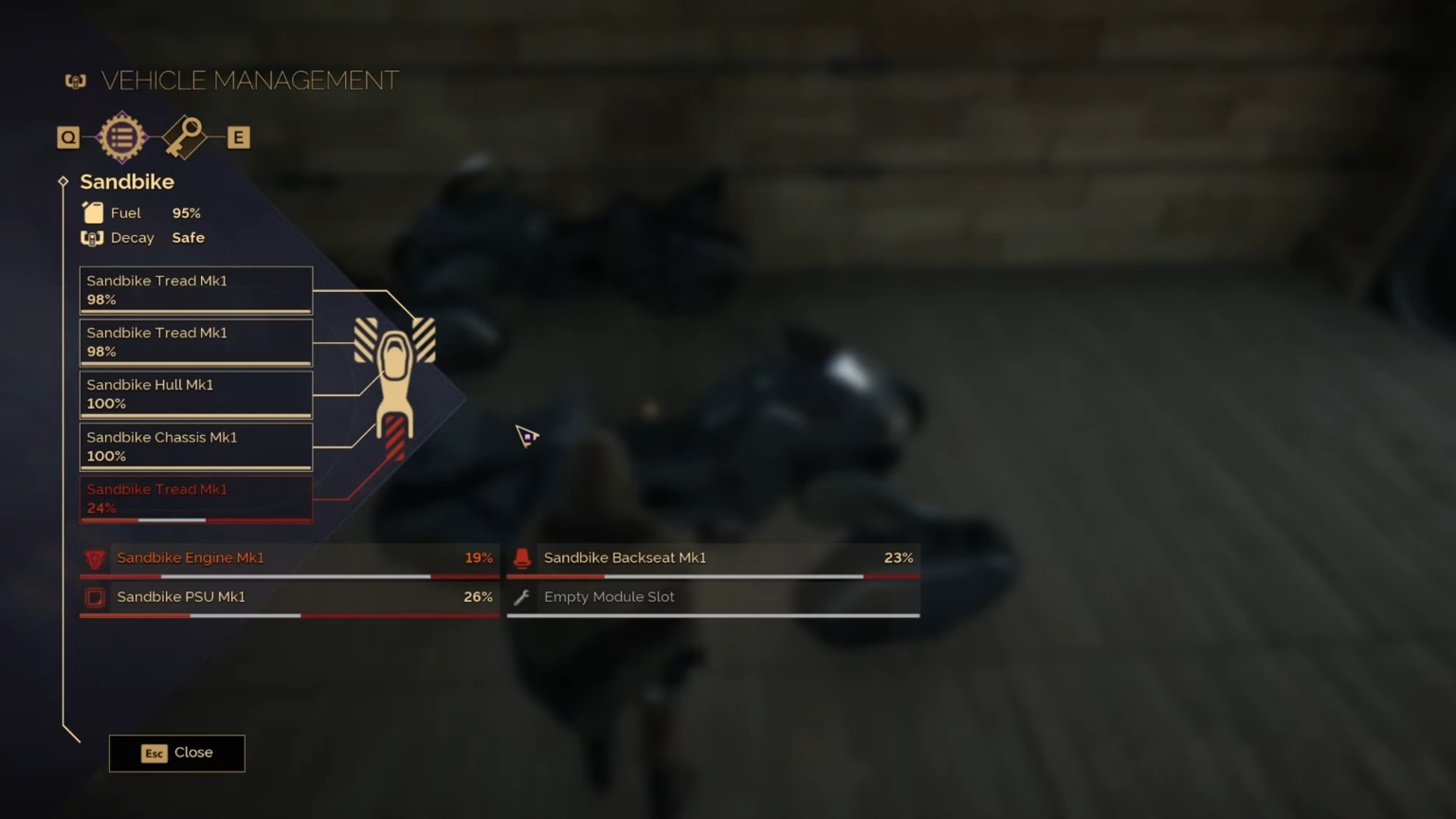Select the Sandbike Engine bull icon

95,558
